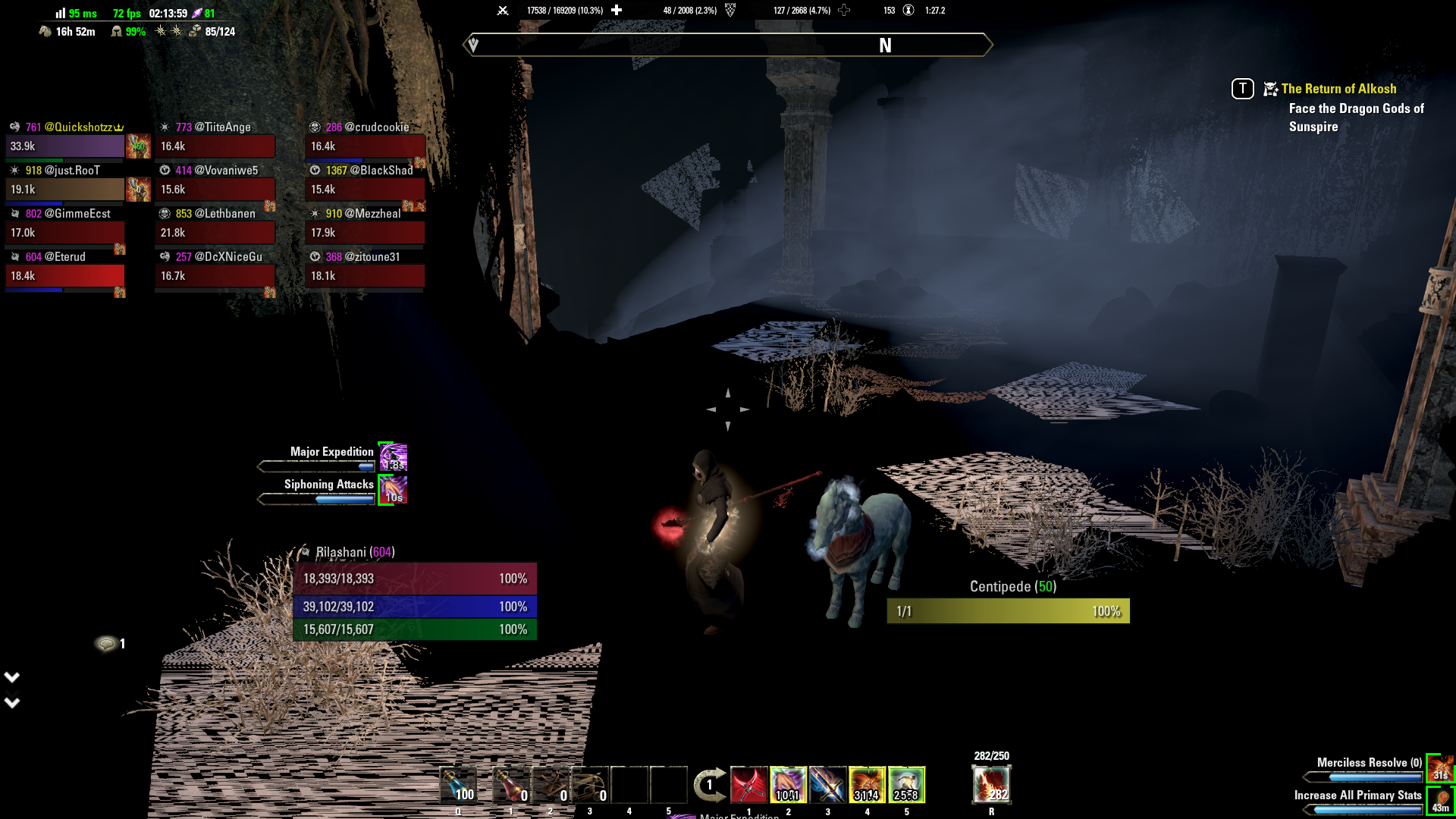
Task: Click the weapon-swap arrow beside the action bar
Action: click(709, 786)
